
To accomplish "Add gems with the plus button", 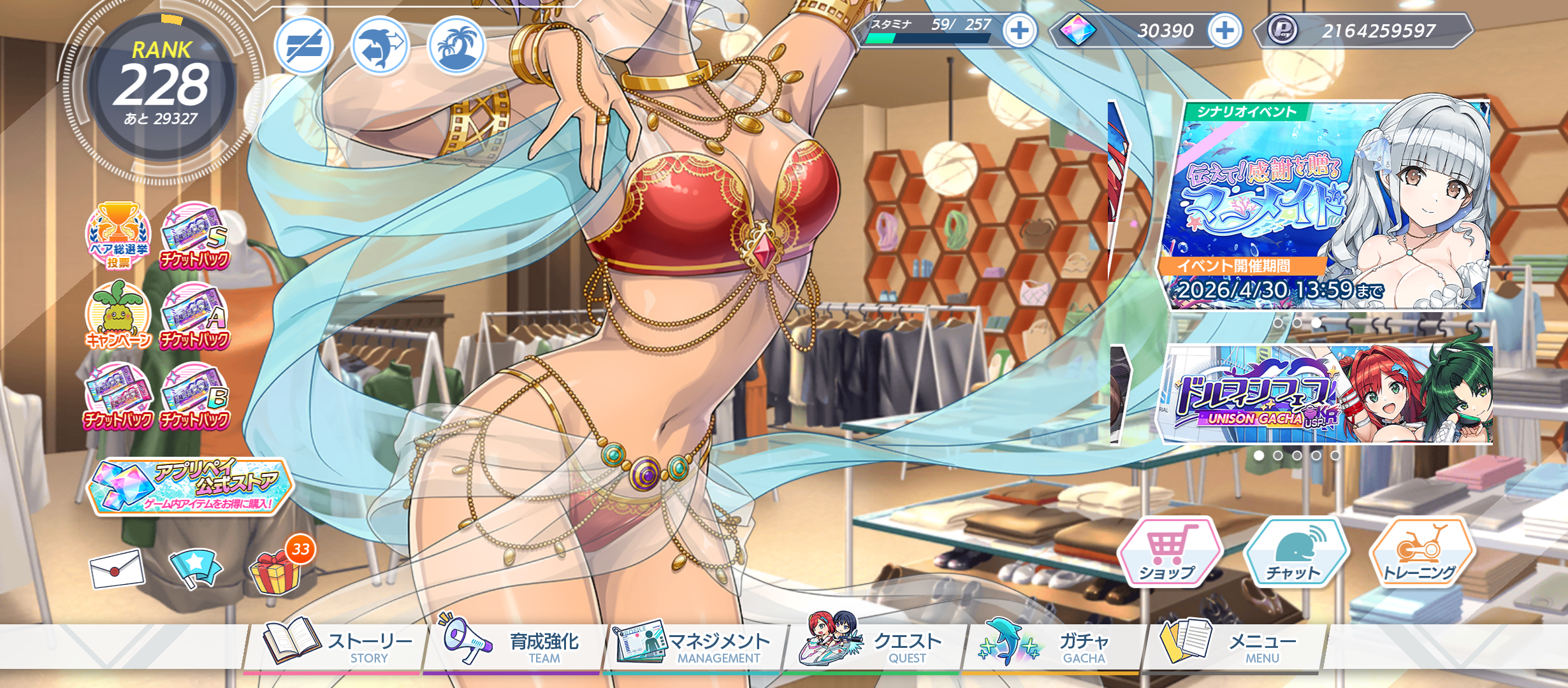I will [x=1224, y=31].
